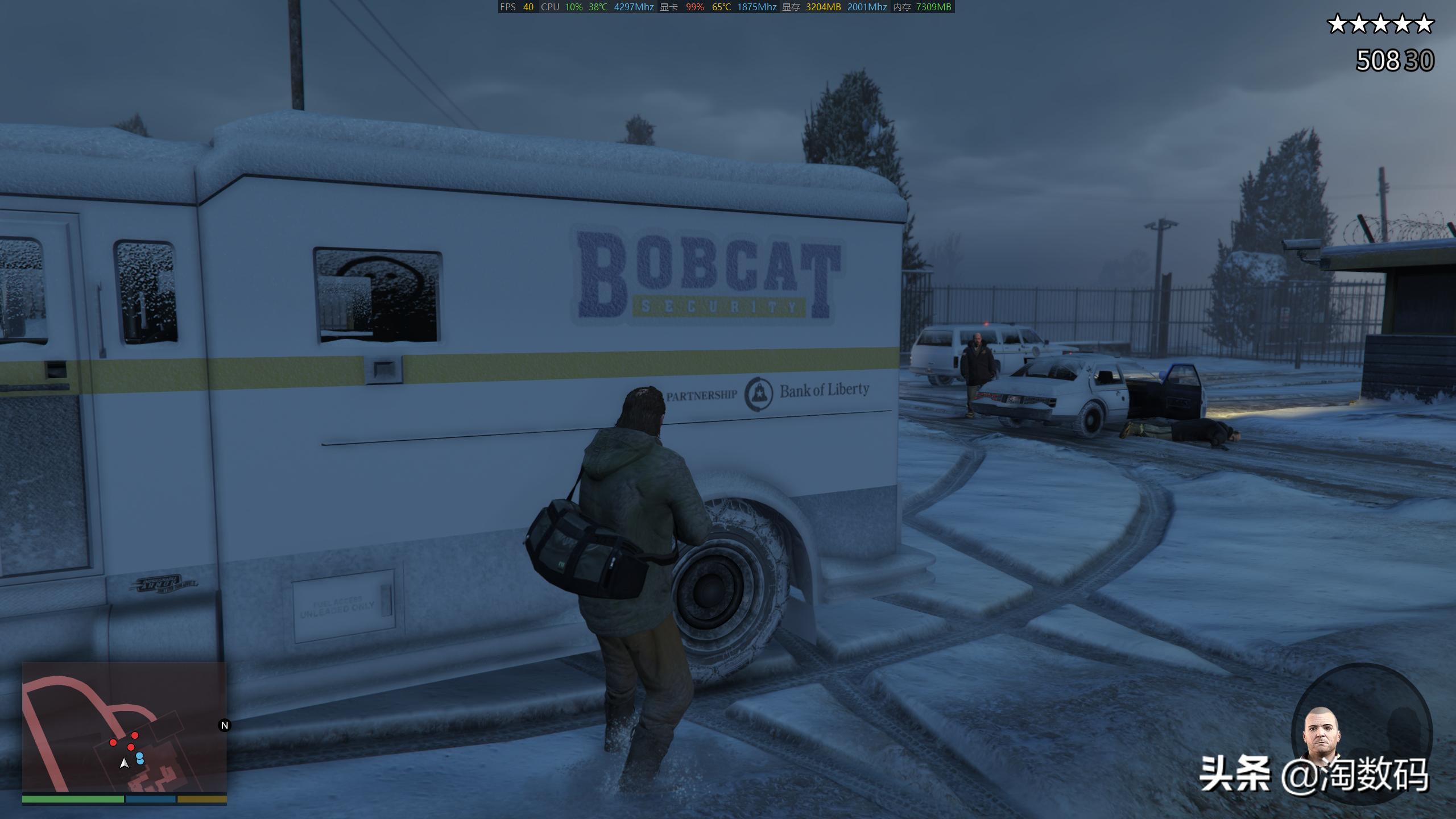Select the character portrait in switch wheel
Image resolution: width=1456 pixels, height=819 pixels.
point(1321,734)
